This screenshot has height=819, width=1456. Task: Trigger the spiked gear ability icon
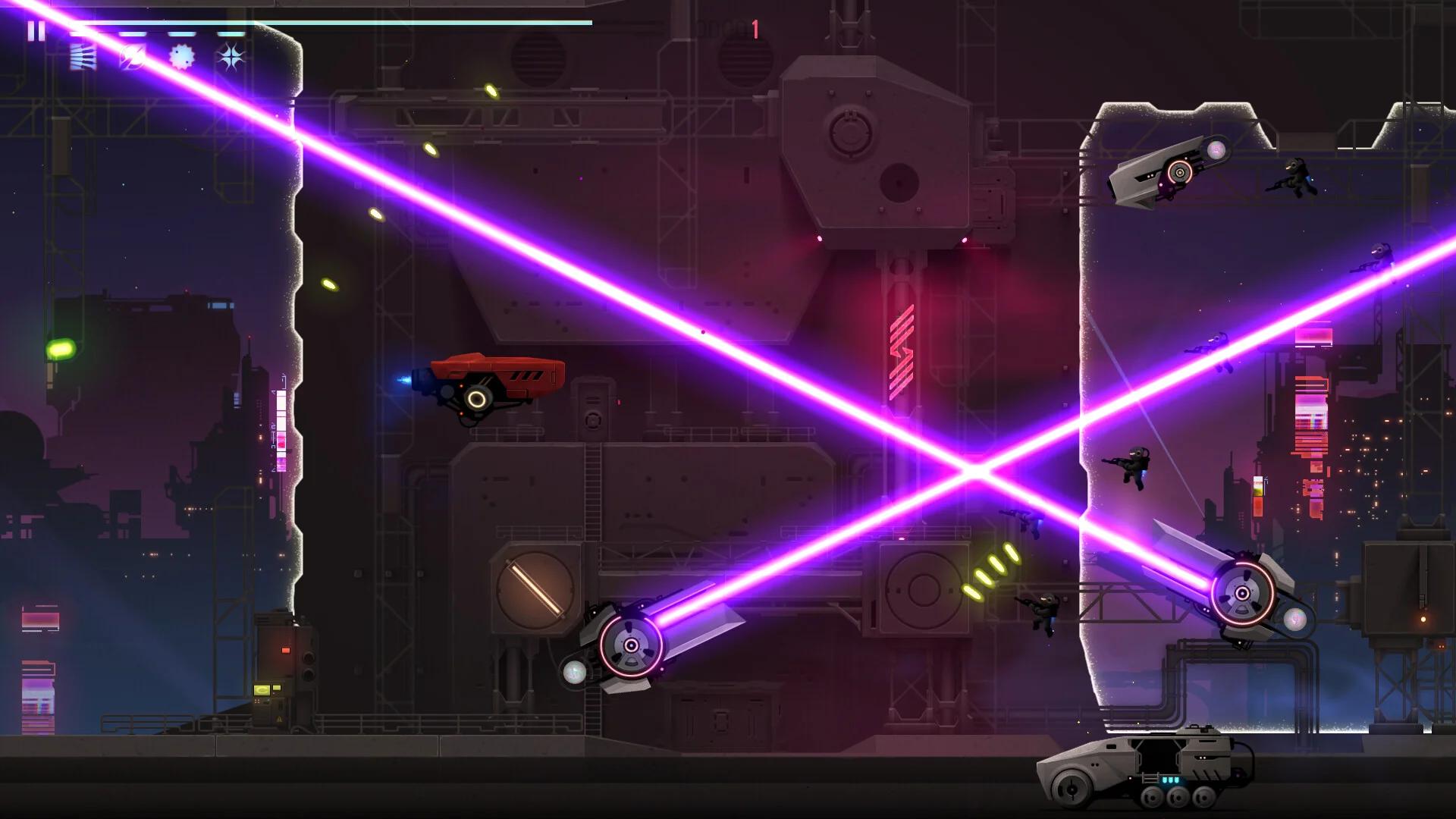(x=182, y=57)
